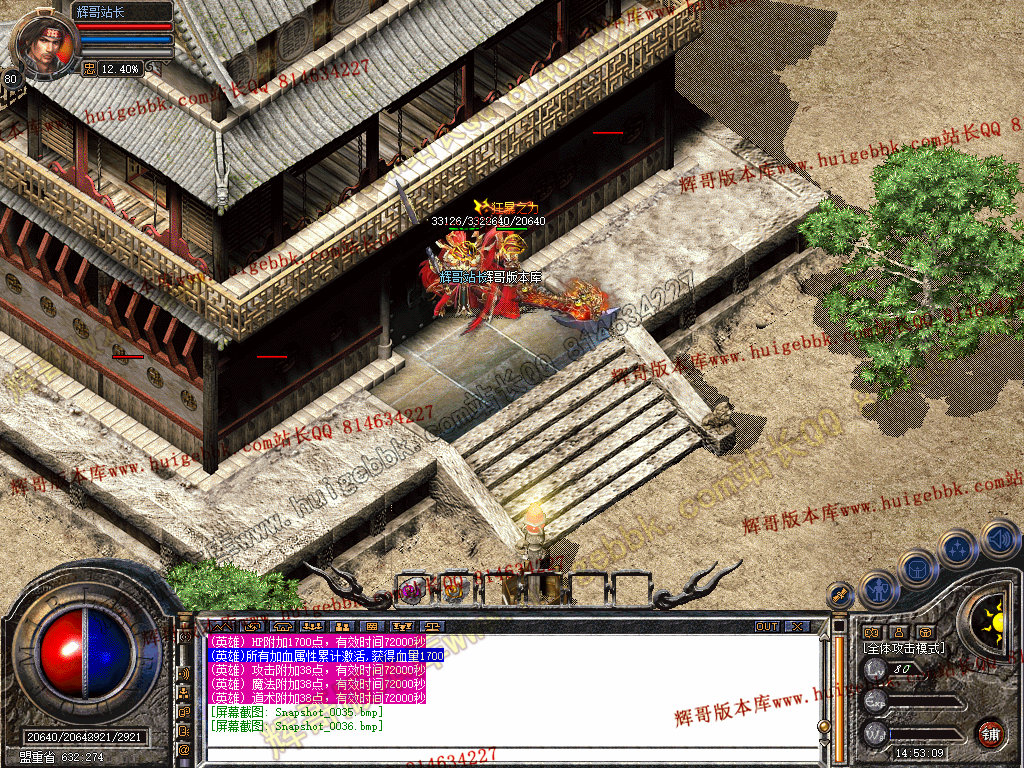Open the skills sparkle round button
The width and height of the screenshot is (1024, 768).
pyautogui.click(x=958, y=548)
